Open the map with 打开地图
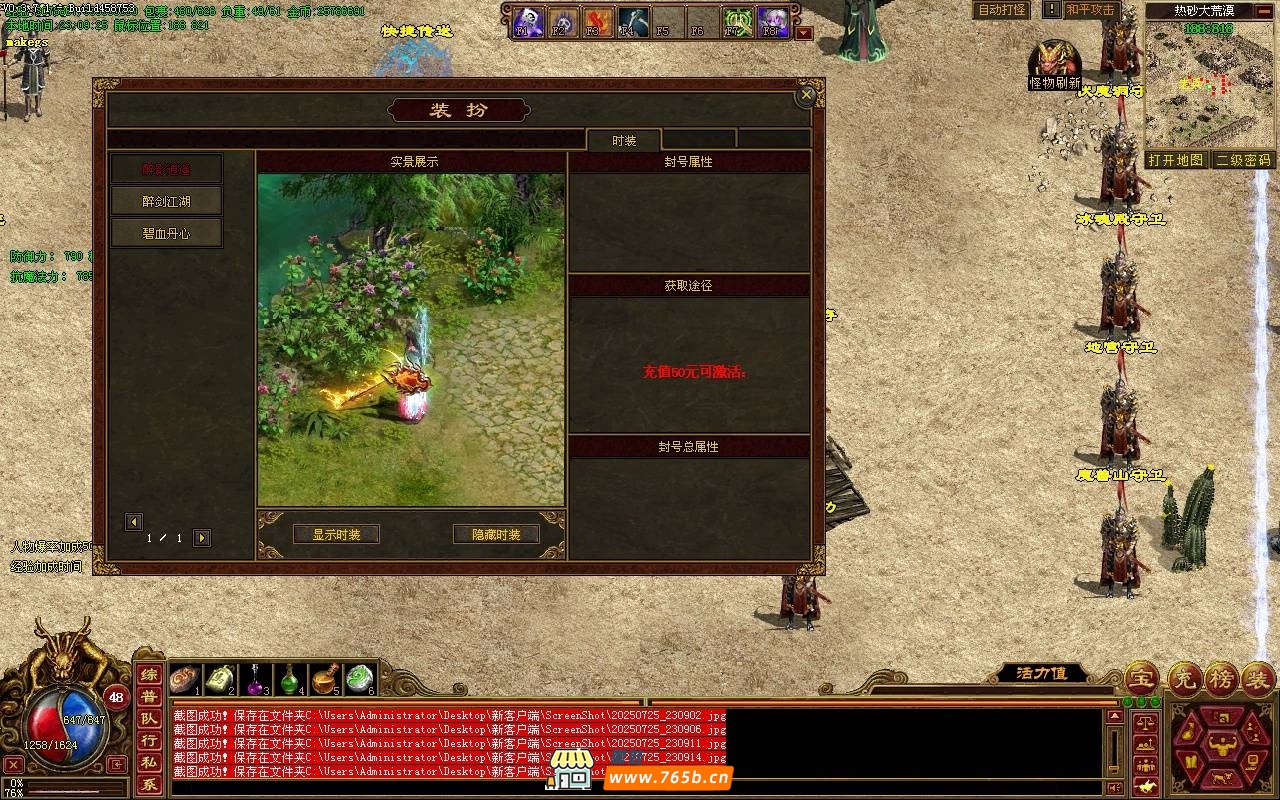The width and height of the screenshot is (1280, 800). (x=1176, y=160)
